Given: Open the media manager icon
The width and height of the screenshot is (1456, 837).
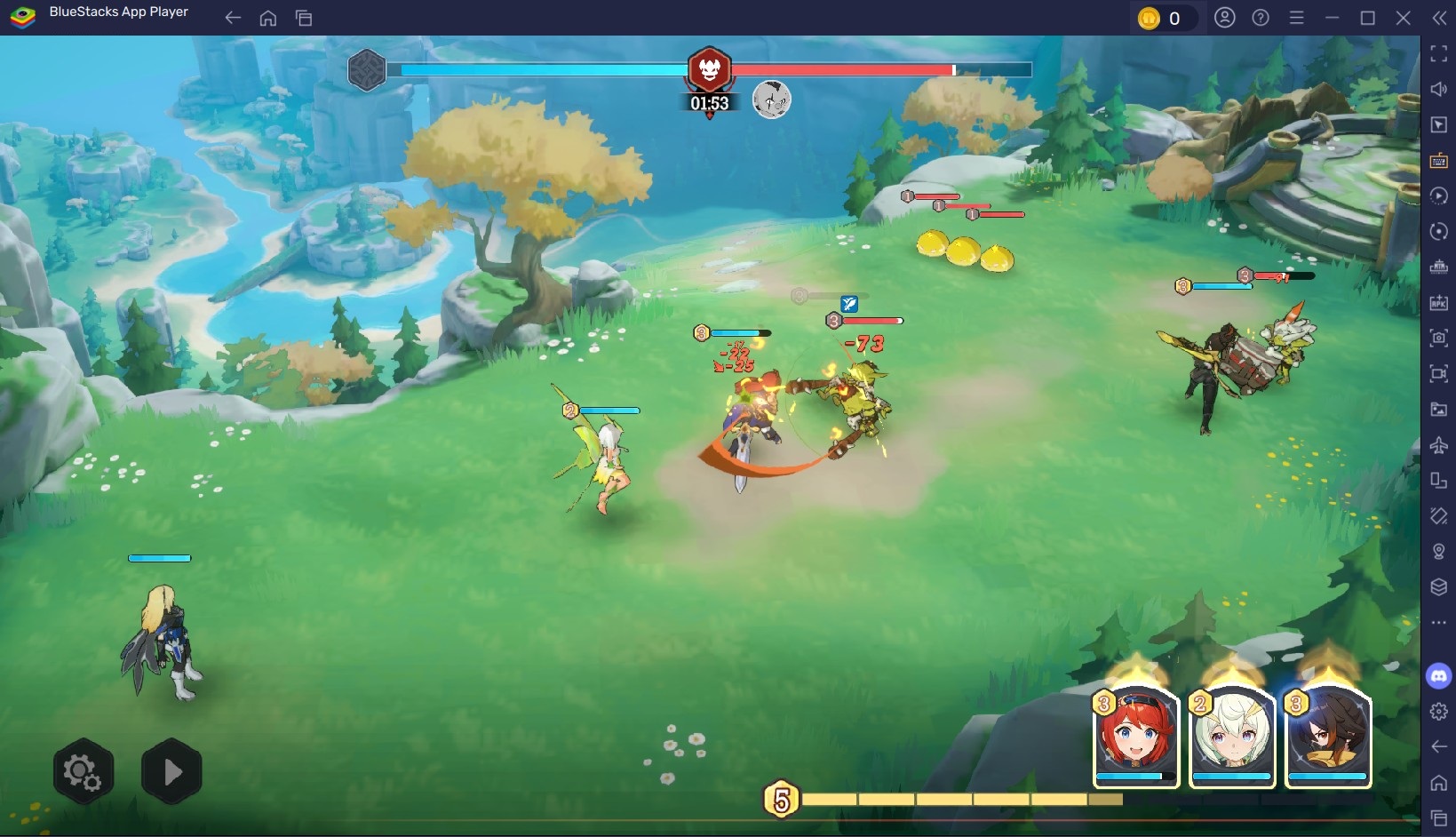Looking at the screenshot, I should click(1440, 410).
